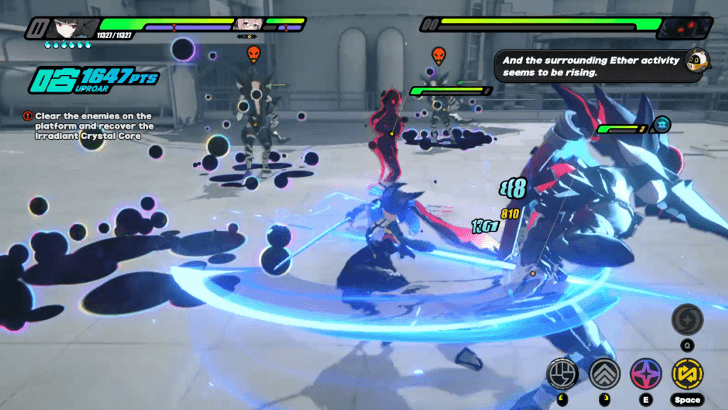
Task: Use the pink star special attack skill
Action: click(645, 374)
